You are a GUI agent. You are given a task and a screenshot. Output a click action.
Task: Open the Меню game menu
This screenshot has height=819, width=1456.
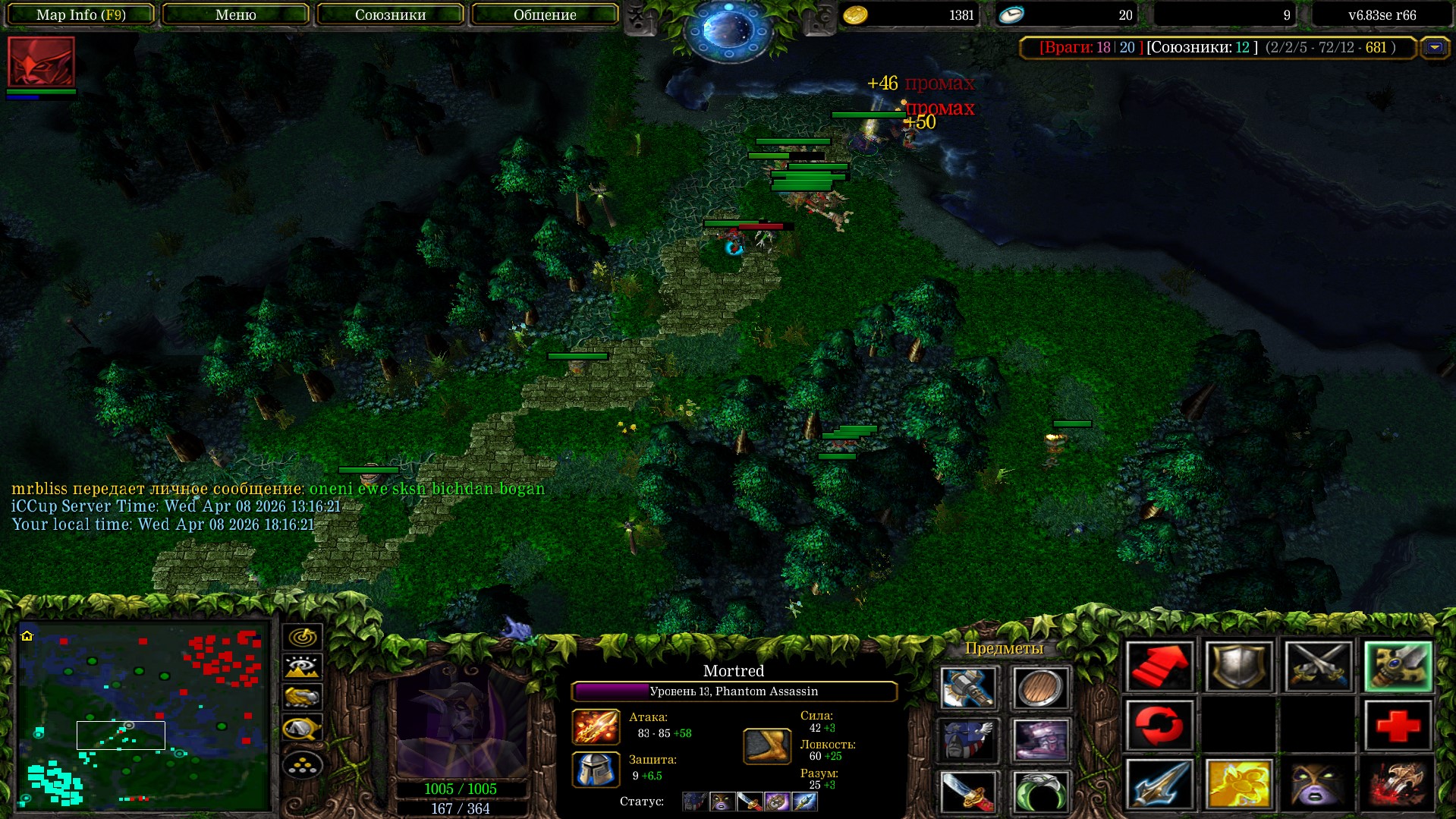tap(235, 14)
